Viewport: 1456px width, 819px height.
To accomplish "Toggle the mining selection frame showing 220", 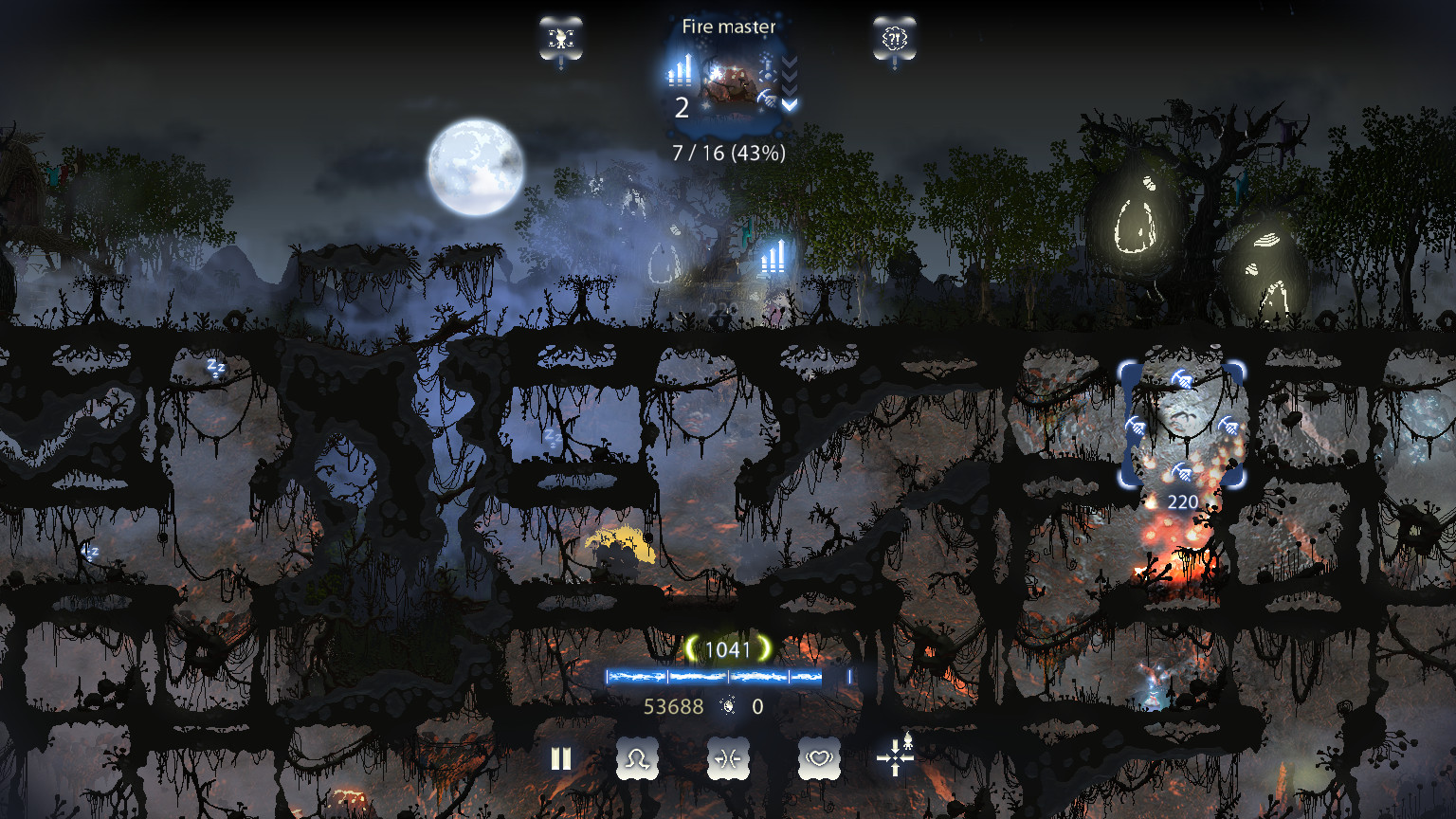I will pyautogui.click(x=1180, y=427).
